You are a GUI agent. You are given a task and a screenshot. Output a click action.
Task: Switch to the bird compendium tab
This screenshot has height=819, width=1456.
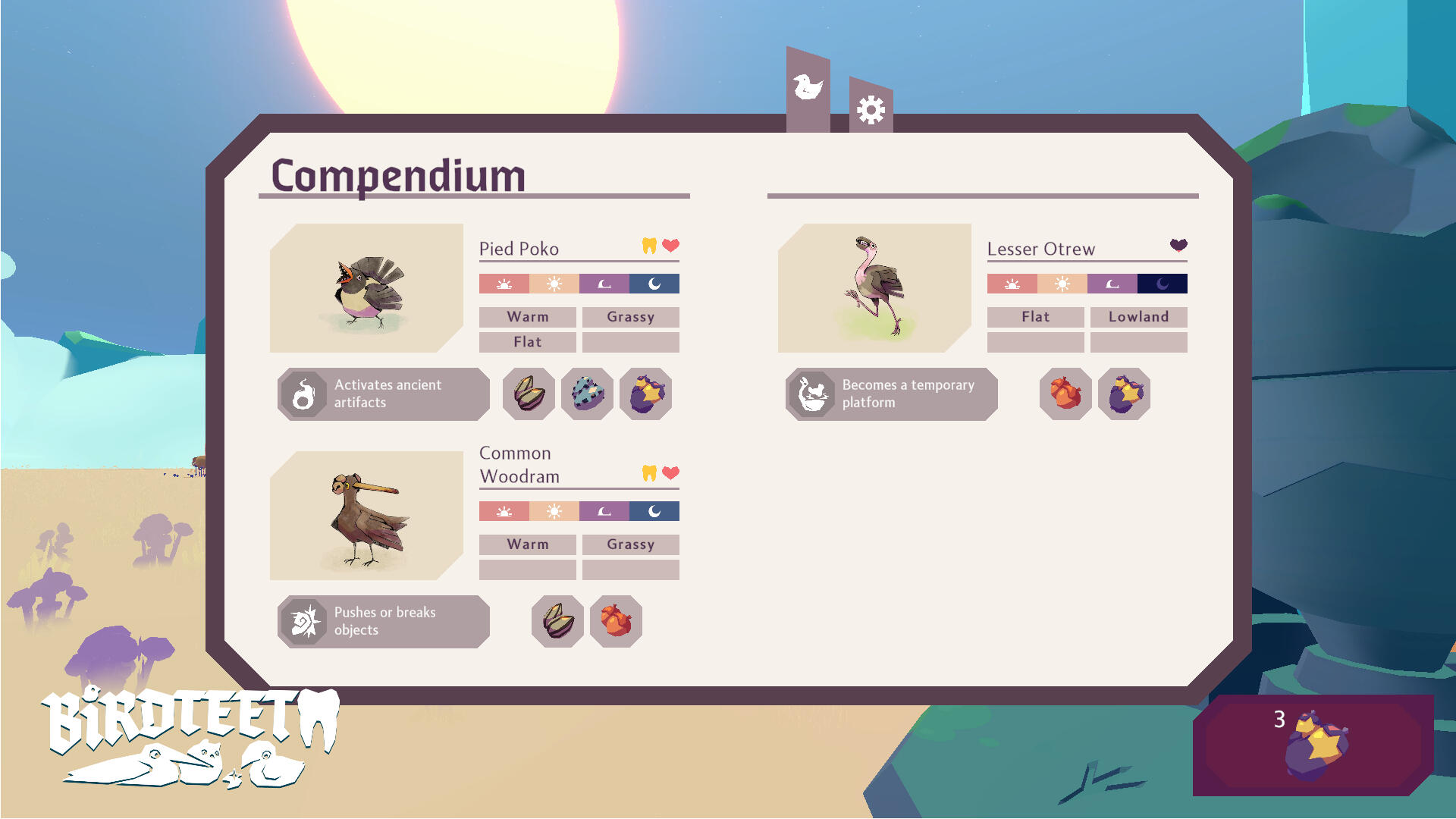tap(808, 89)
